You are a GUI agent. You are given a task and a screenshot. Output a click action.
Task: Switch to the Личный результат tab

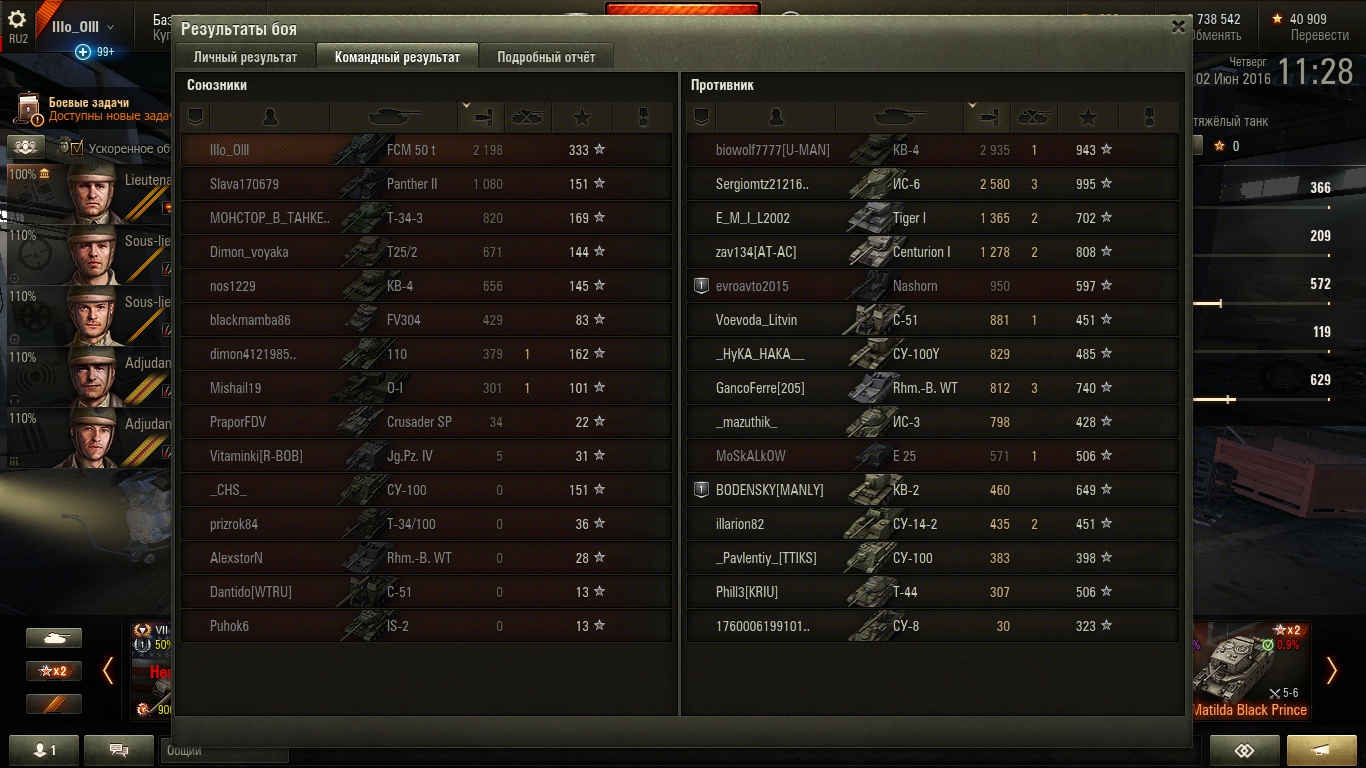[x=245, y=57]
